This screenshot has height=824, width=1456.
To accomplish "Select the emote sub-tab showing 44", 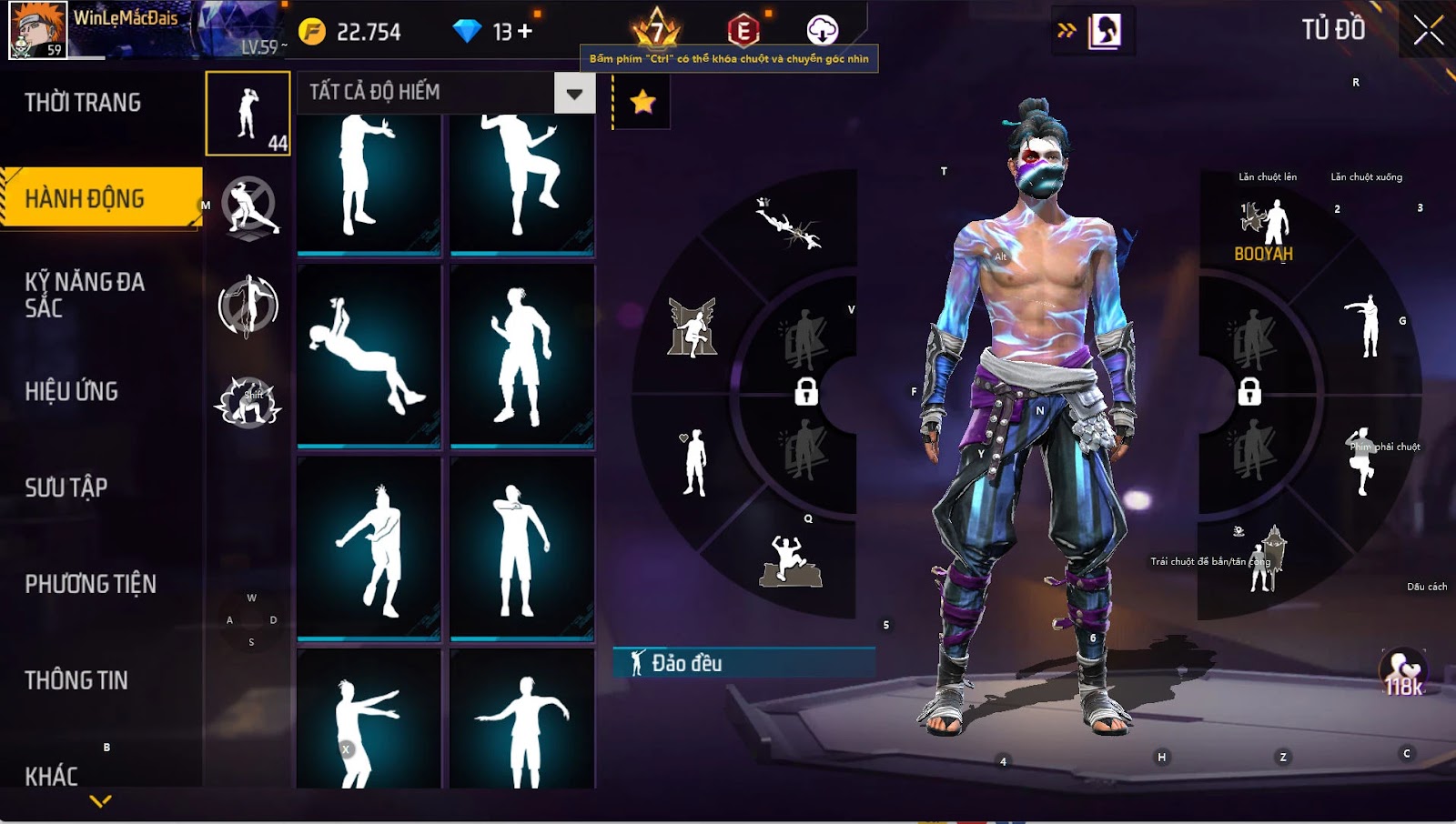I will coord(248,114).
